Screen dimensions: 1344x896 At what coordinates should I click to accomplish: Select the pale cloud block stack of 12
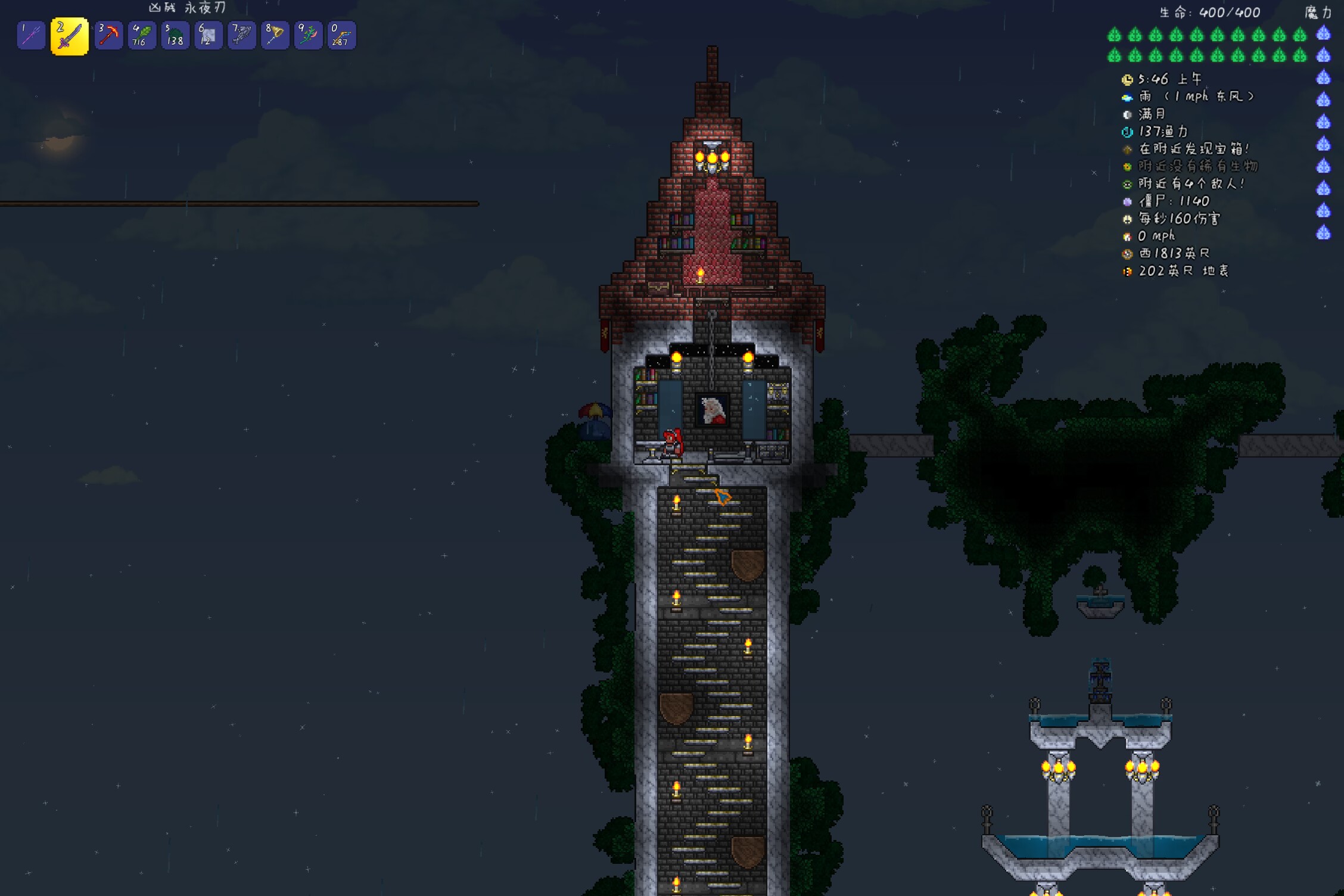(209, 36)
